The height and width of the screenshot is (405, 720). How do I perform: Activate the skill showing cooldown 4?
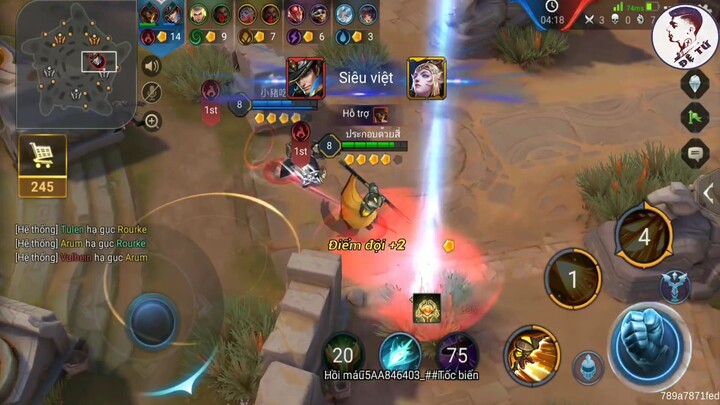[x=644, y=238]
